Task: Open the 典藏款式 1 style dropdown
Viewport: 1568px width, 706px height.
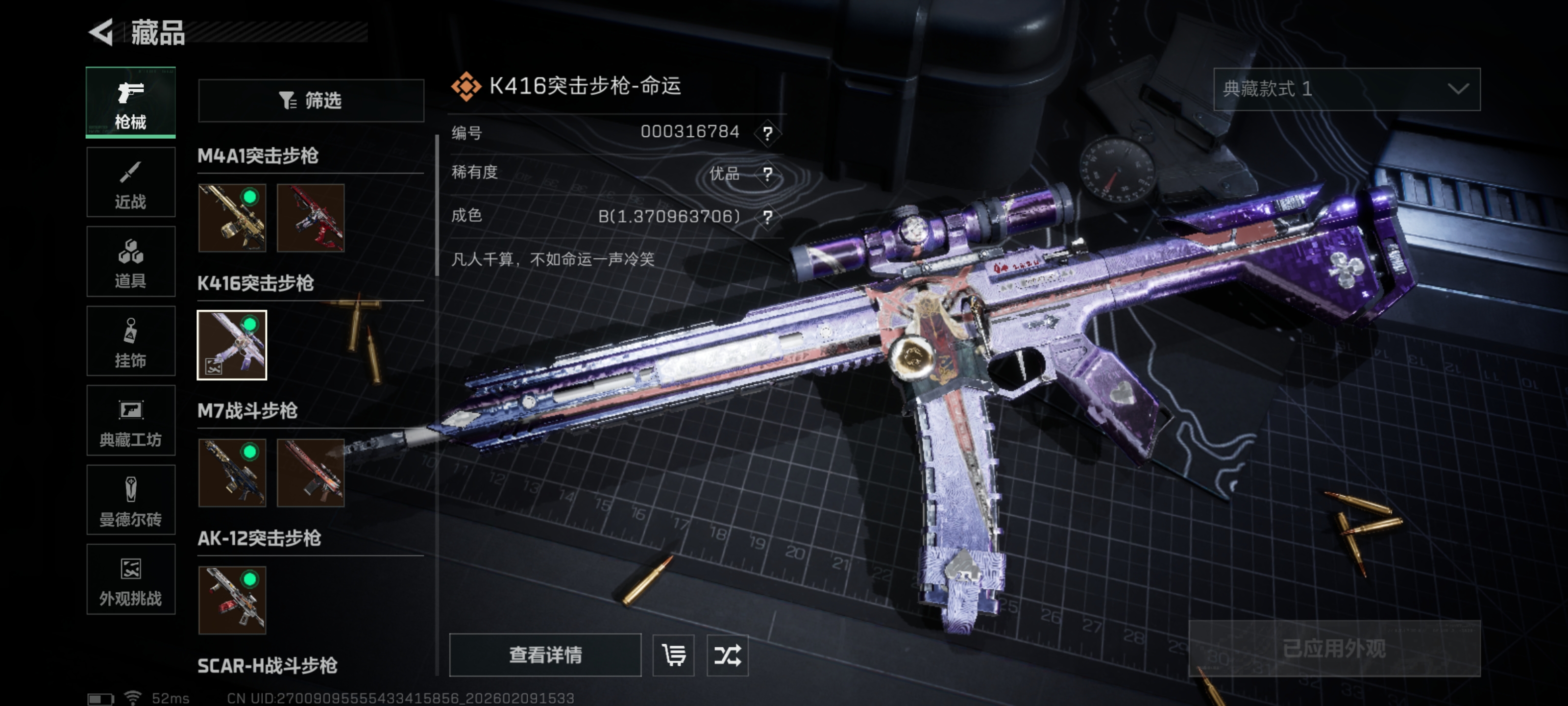Action: click(x=1347, y=90)
